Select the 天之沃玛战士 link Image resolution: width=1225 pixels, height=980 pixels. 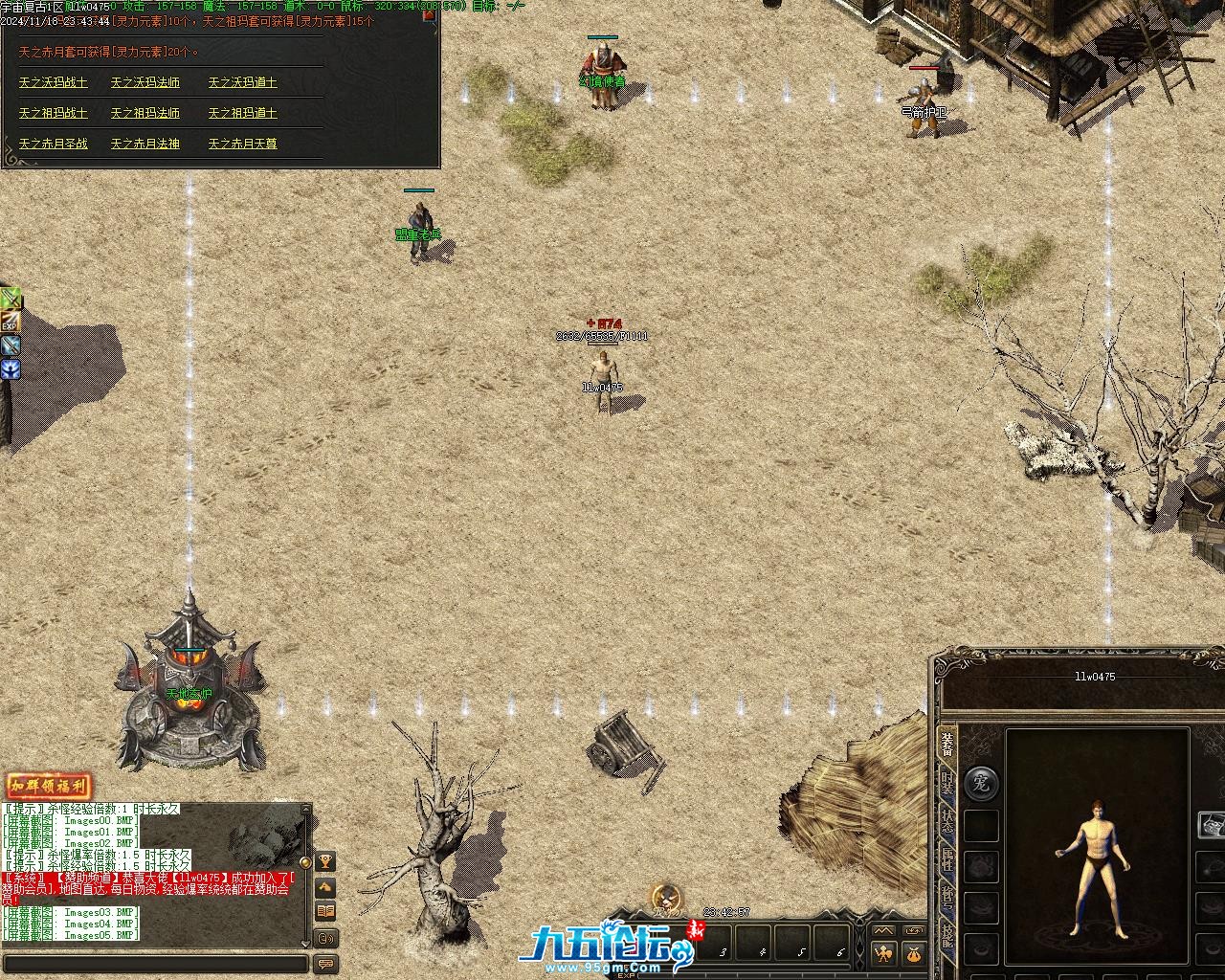[54, 83]
